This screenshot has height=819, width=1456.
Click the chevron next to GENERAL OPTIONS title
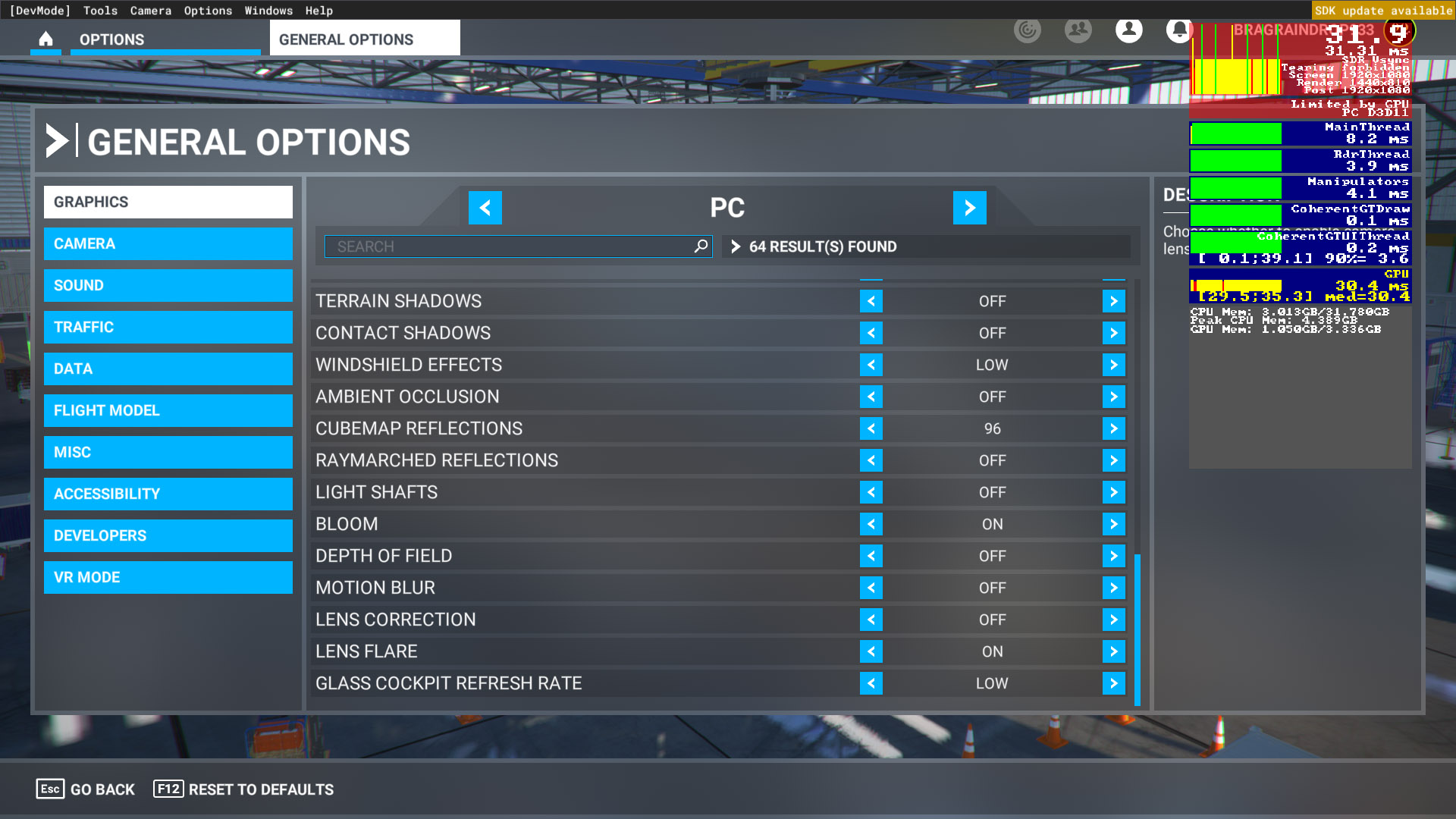tap(57, 140)
